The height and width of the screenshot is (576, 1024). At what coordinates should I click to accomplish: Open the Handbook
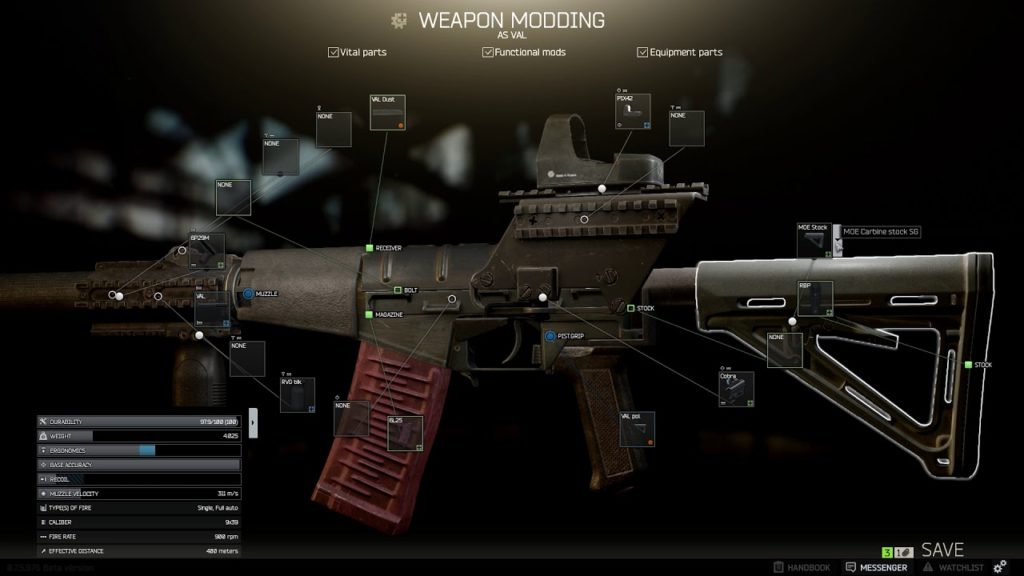[x=802, y=567]
